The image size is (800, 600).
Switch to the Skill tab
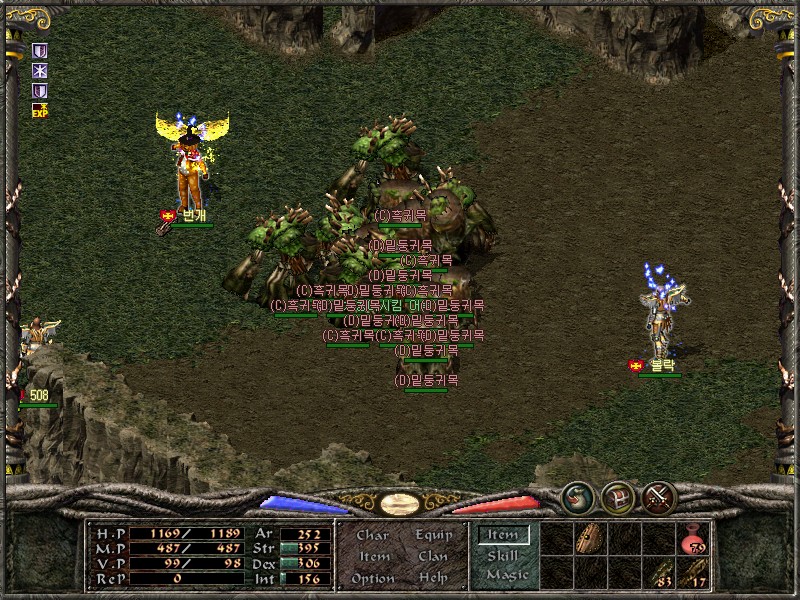tap(503, 555)
